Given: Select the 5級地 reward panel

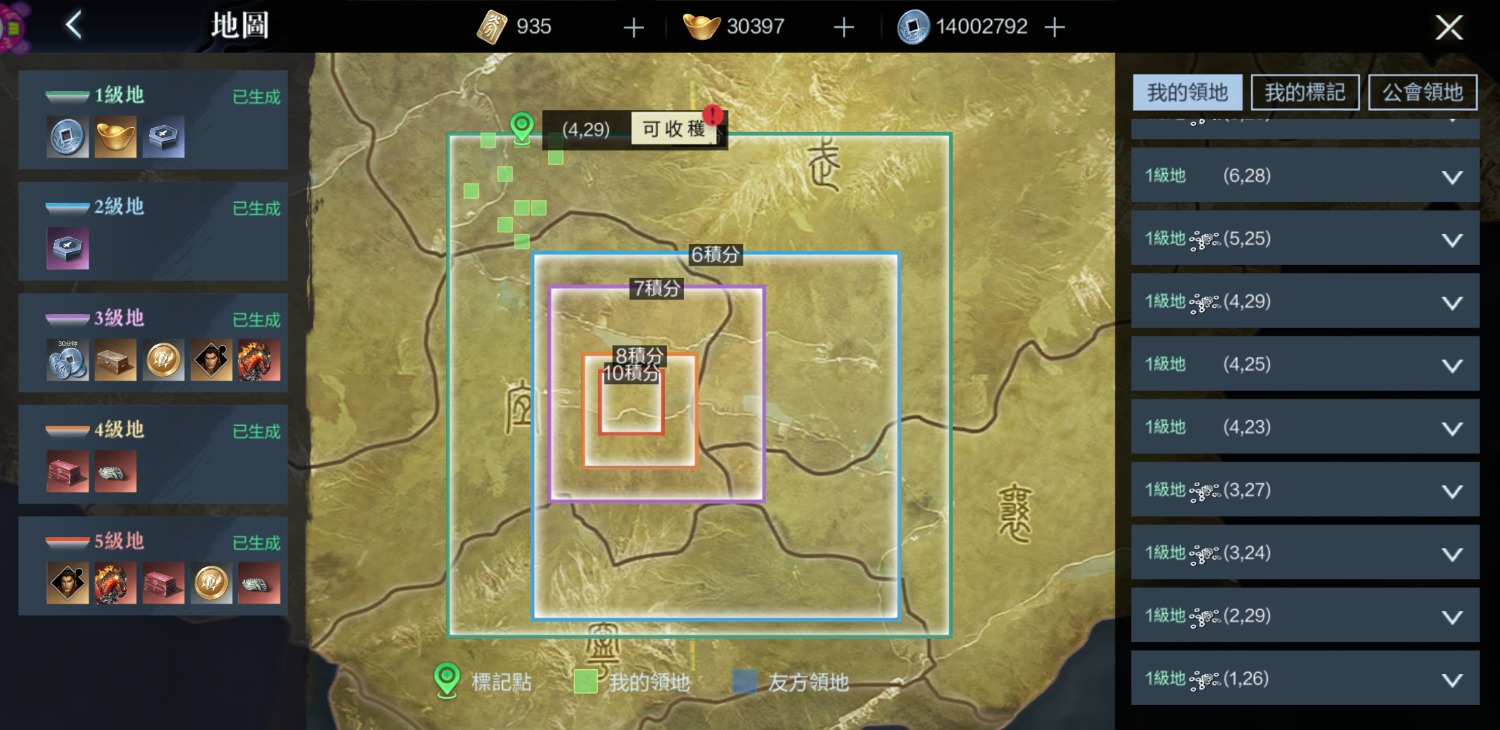Looking at the screenshot, I should coord(153,566).
